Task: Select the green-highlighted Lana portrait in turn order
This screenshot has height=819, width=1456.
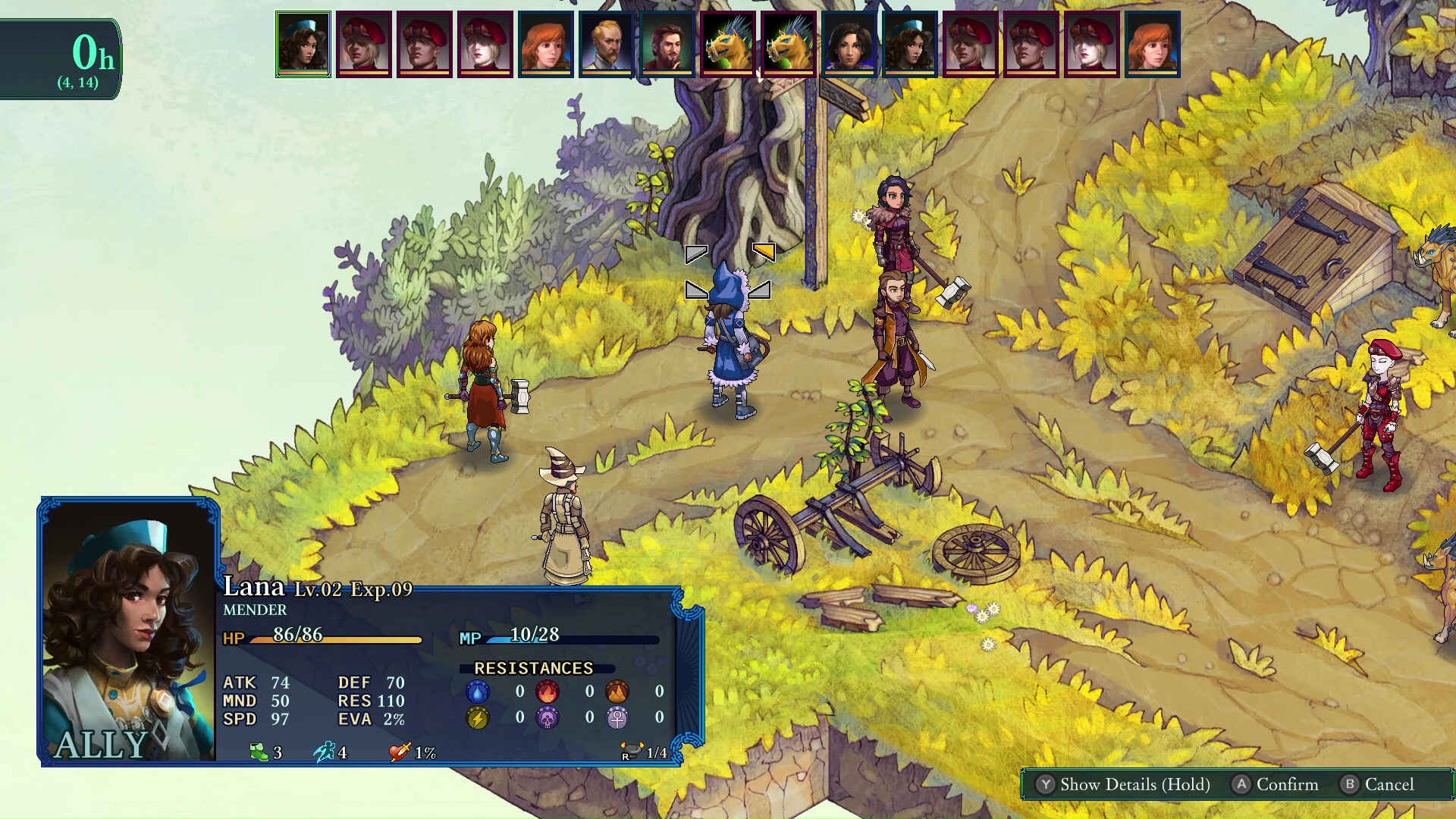Action: 303,44
